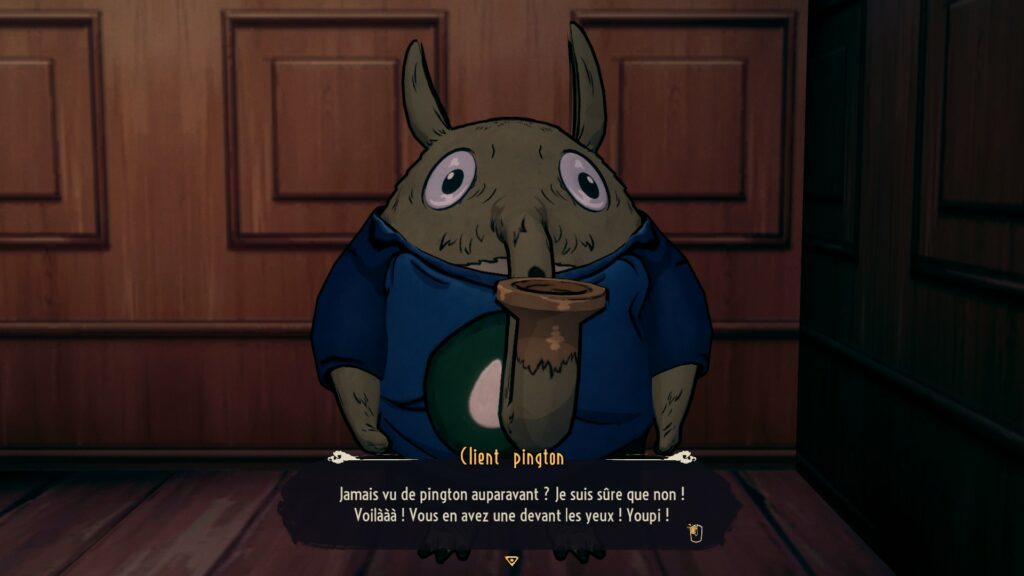The height and width of the screenshot is (576, 1024).
Task: Click the dialogue continue arrow
Action: (512, 561)
